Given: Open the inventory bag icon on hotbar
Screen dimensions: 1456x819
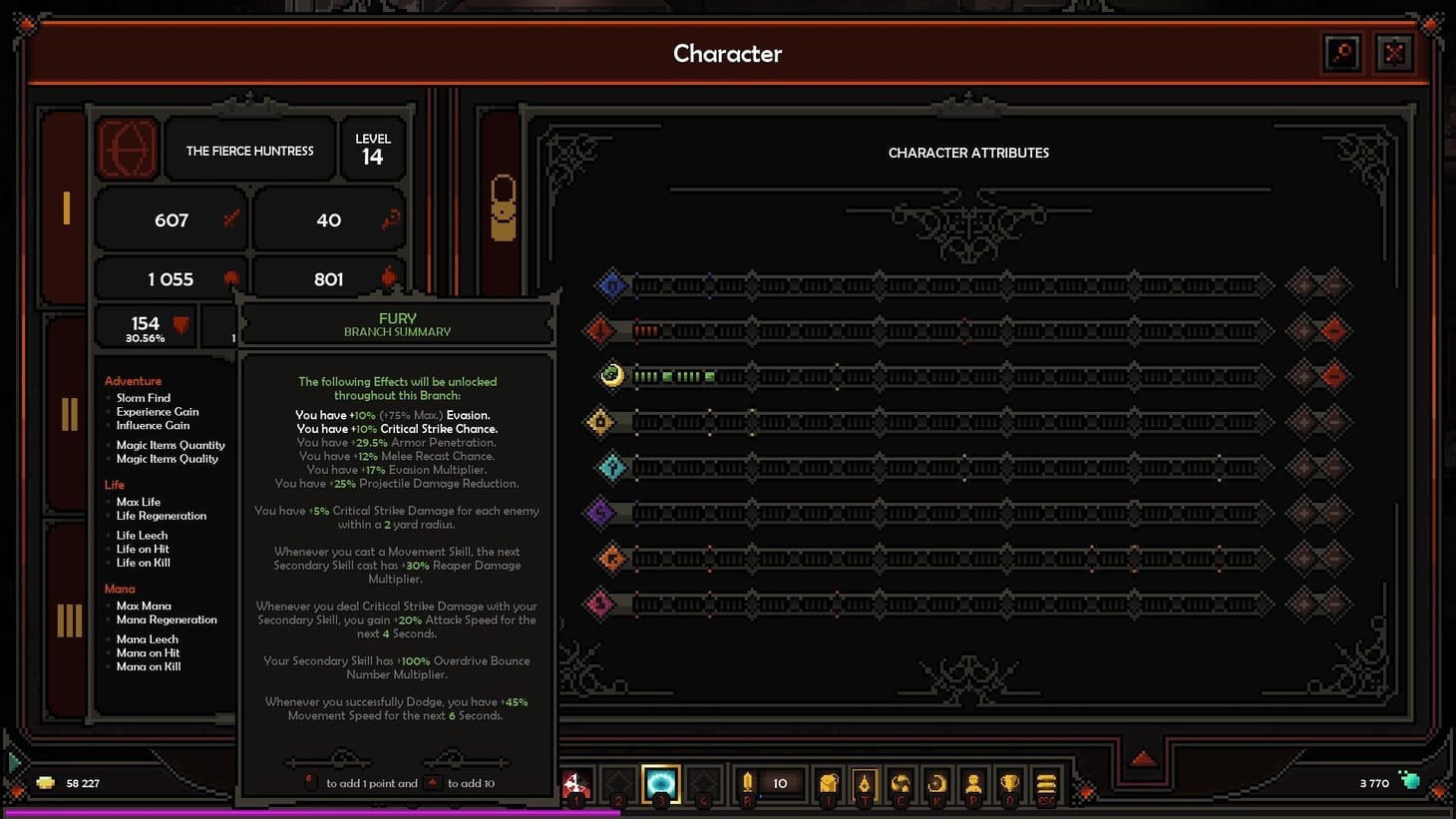Looking at the screenshot, I should (x=828, y=784).
